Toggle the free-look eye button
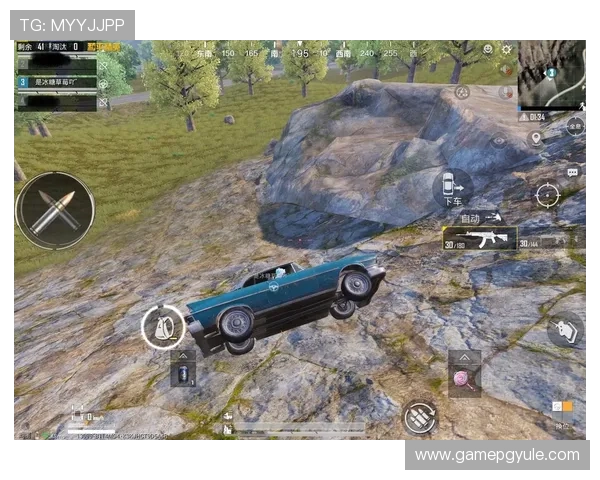 [499, 141]
